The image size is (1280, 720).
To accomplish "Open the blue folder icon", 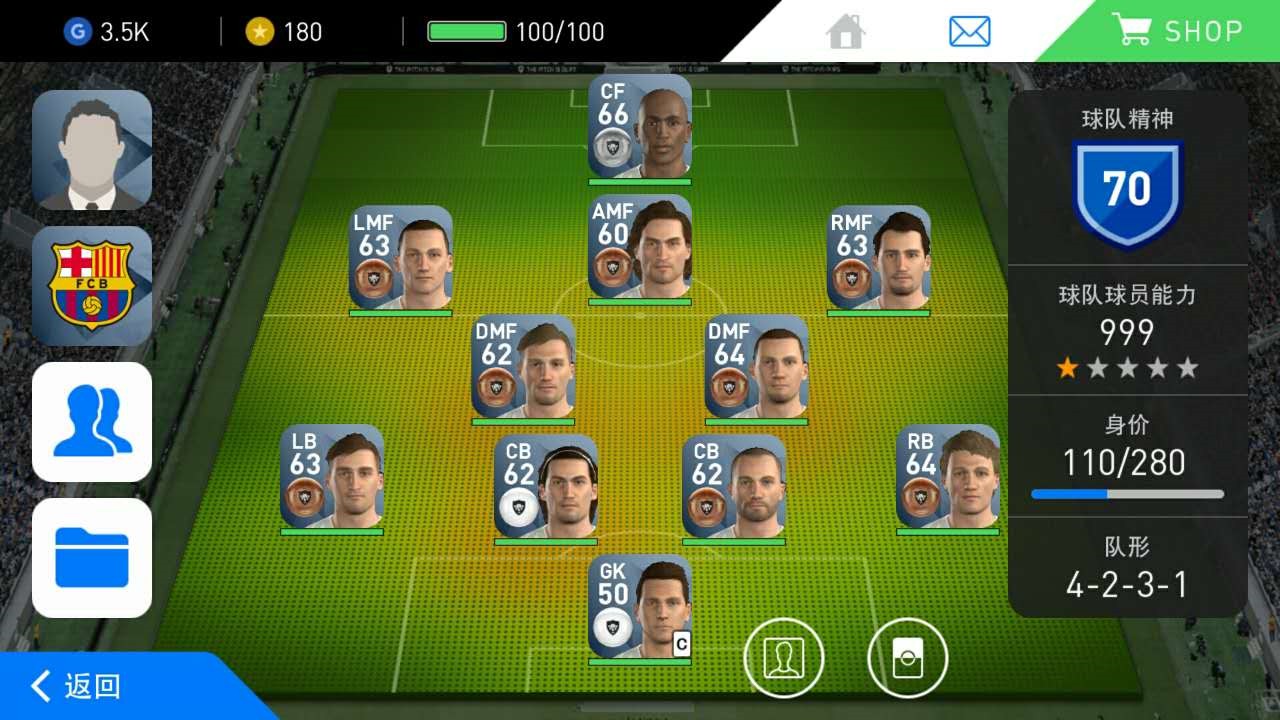I will tap(92, 558).
